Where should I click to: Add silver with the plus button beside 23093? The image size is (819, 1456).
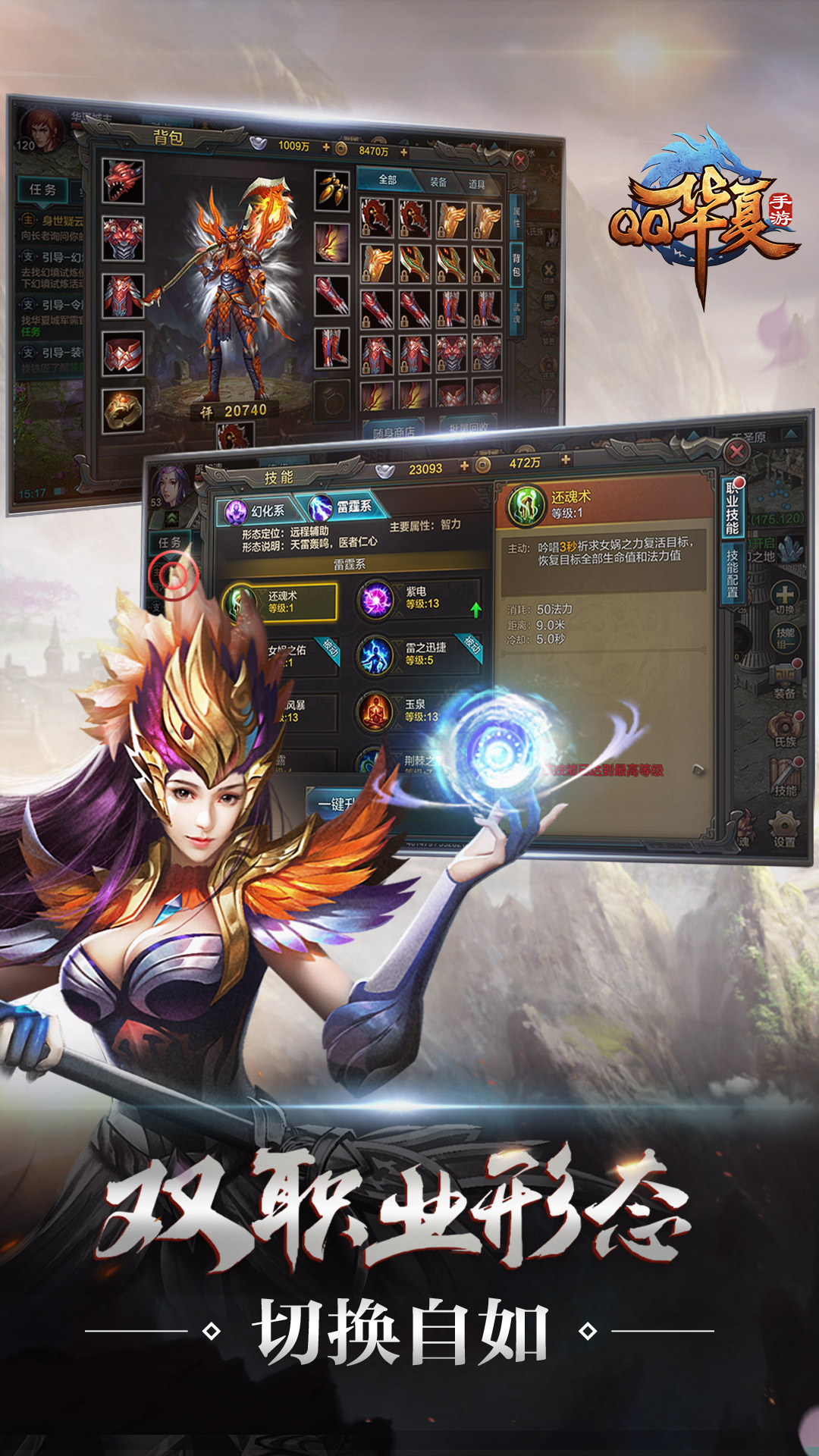[x=464, y=466]
